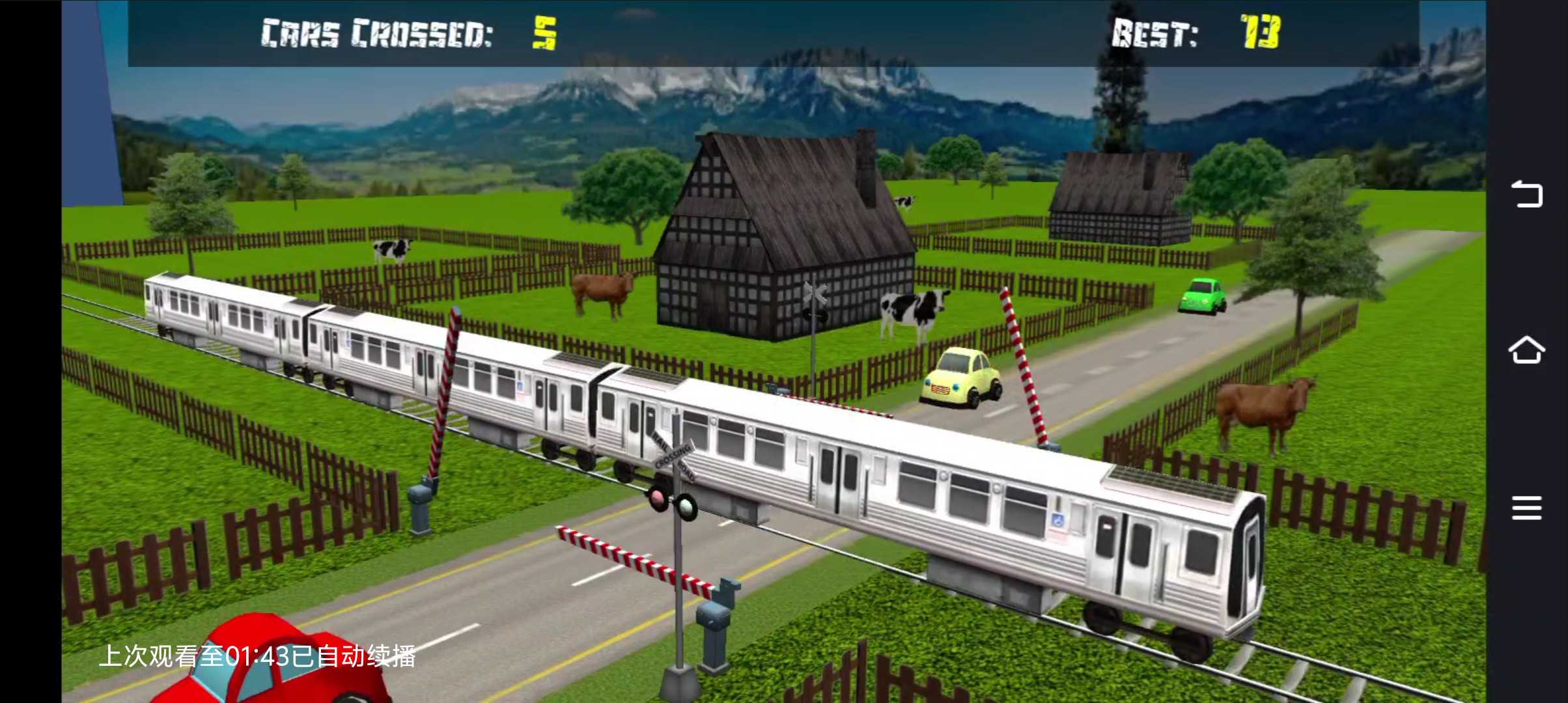Screen dimensions: 1568x703
Task: Open the Android recent apps menu
Action: [x=1526, y=508]
